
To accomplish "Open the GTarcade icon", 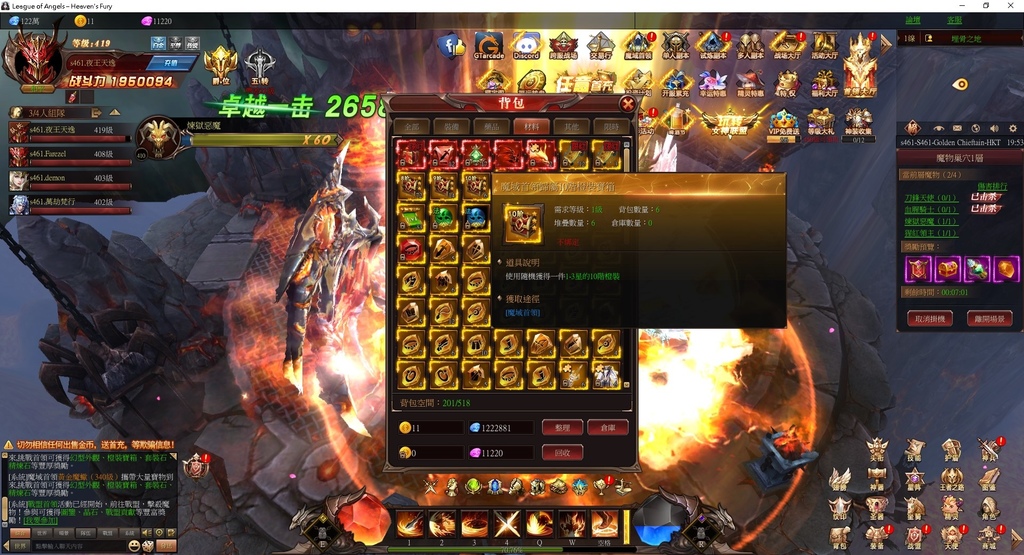I will (489, 46).
